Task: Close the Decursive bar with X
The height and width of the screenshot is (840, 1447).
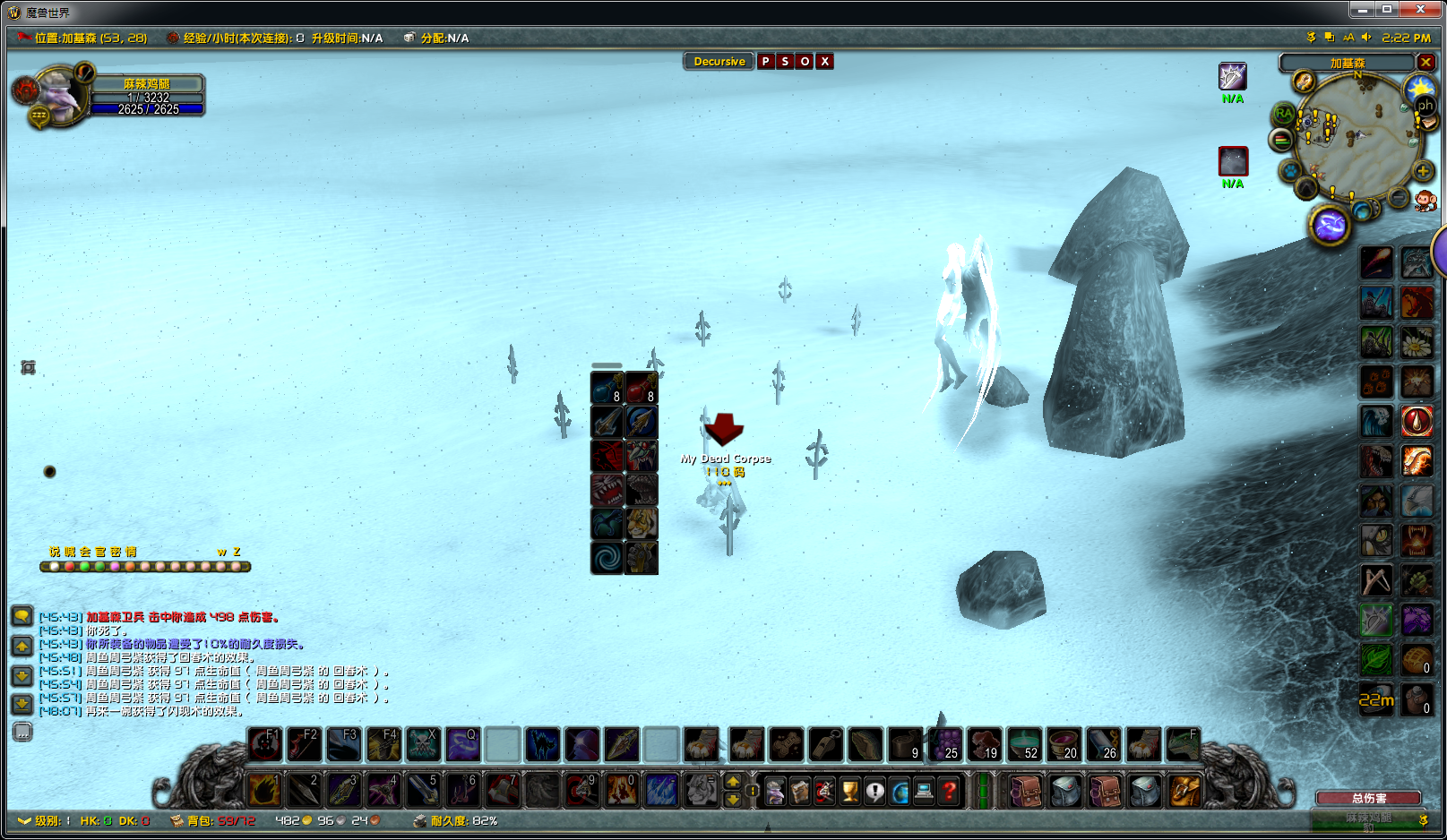Action: click(x=825, y=62)
